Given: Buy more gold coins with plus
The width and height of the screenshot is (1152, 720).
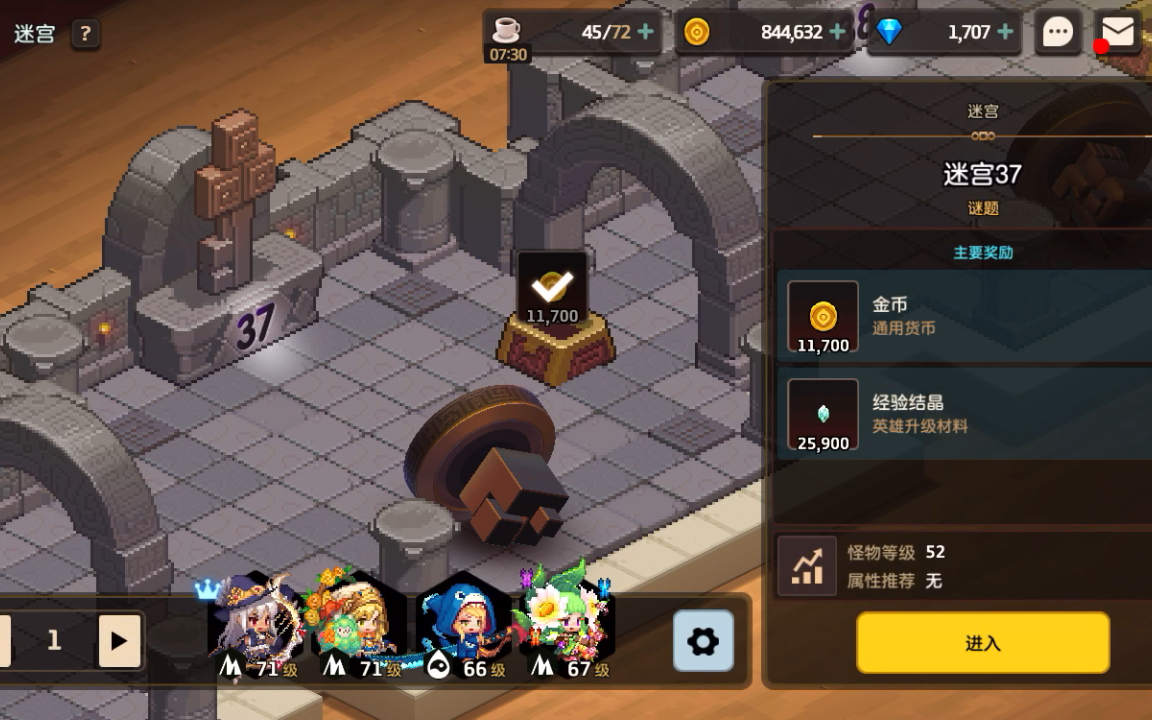Looking at the screenshot, I should click(x=838, y=32).
